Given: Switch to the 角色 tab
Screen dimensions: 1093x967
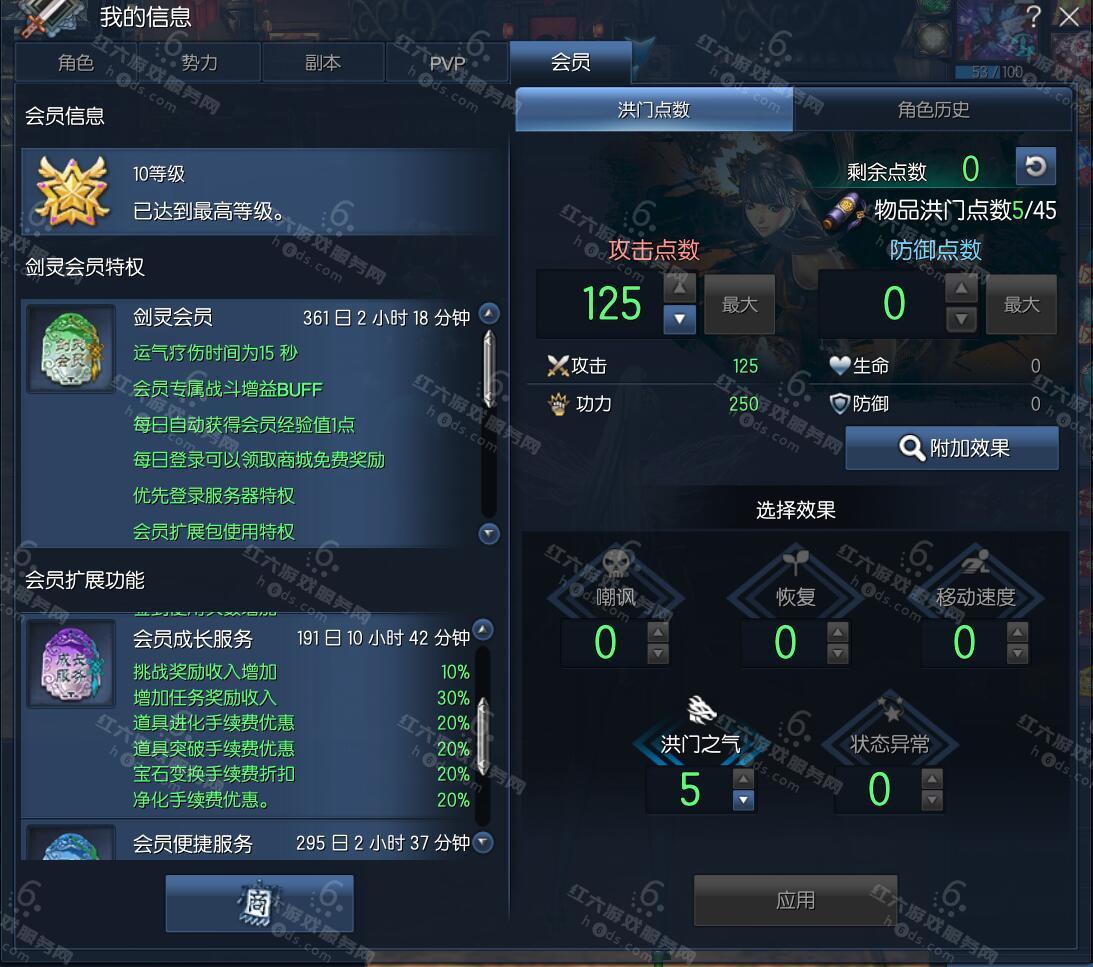Looking at the screenshot, I should (76, 63).
